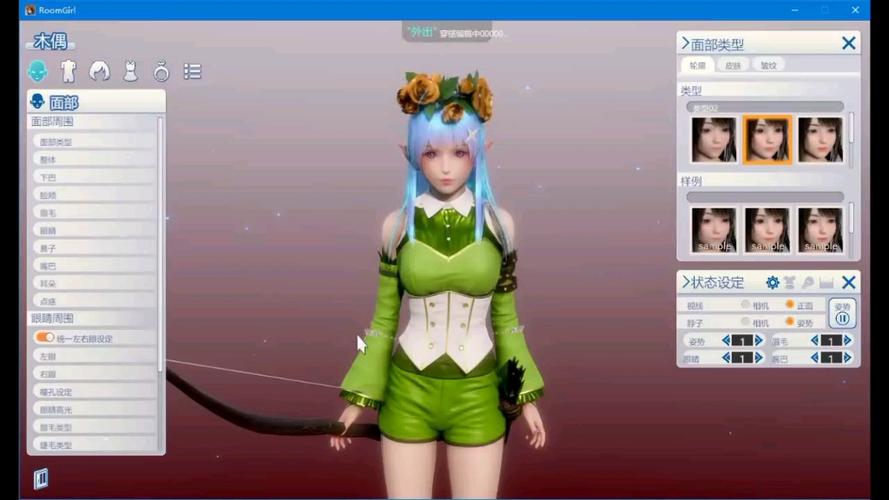
Task: Open the list options category icon
Action: tap(192, 71)
